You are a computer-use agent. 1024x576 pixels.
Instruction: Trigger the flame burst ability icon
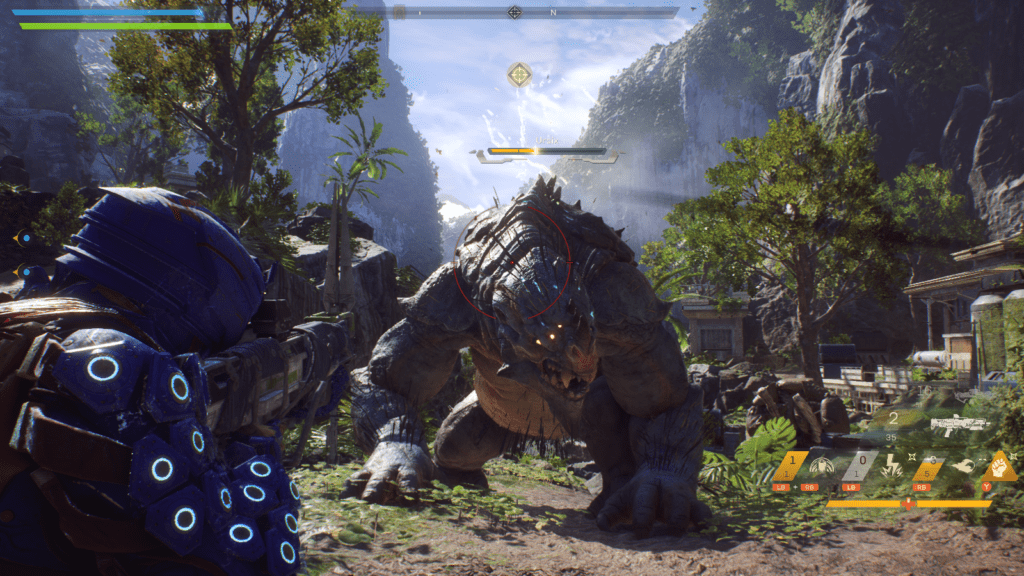point(961,466)
